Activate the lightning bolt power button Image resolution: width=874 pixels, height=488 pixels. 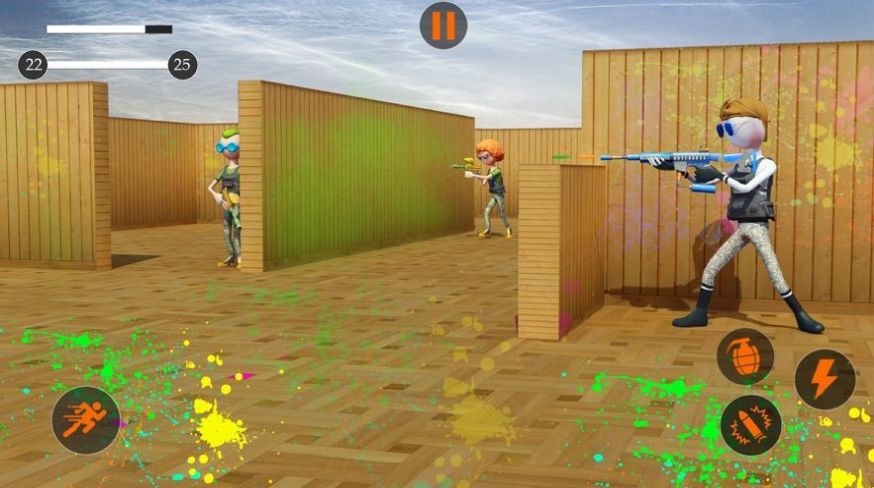coord(824,379)
